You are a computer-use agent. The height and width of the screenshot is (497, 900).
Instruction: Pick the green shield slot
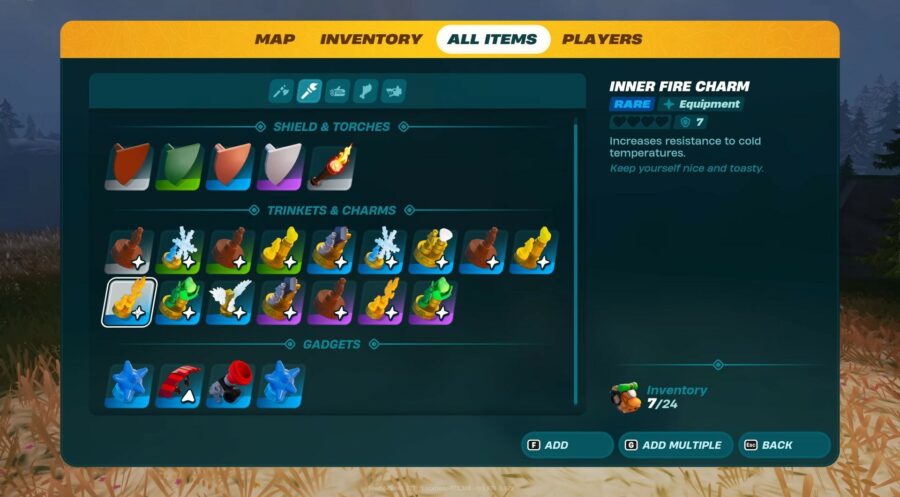pos(180,167)
